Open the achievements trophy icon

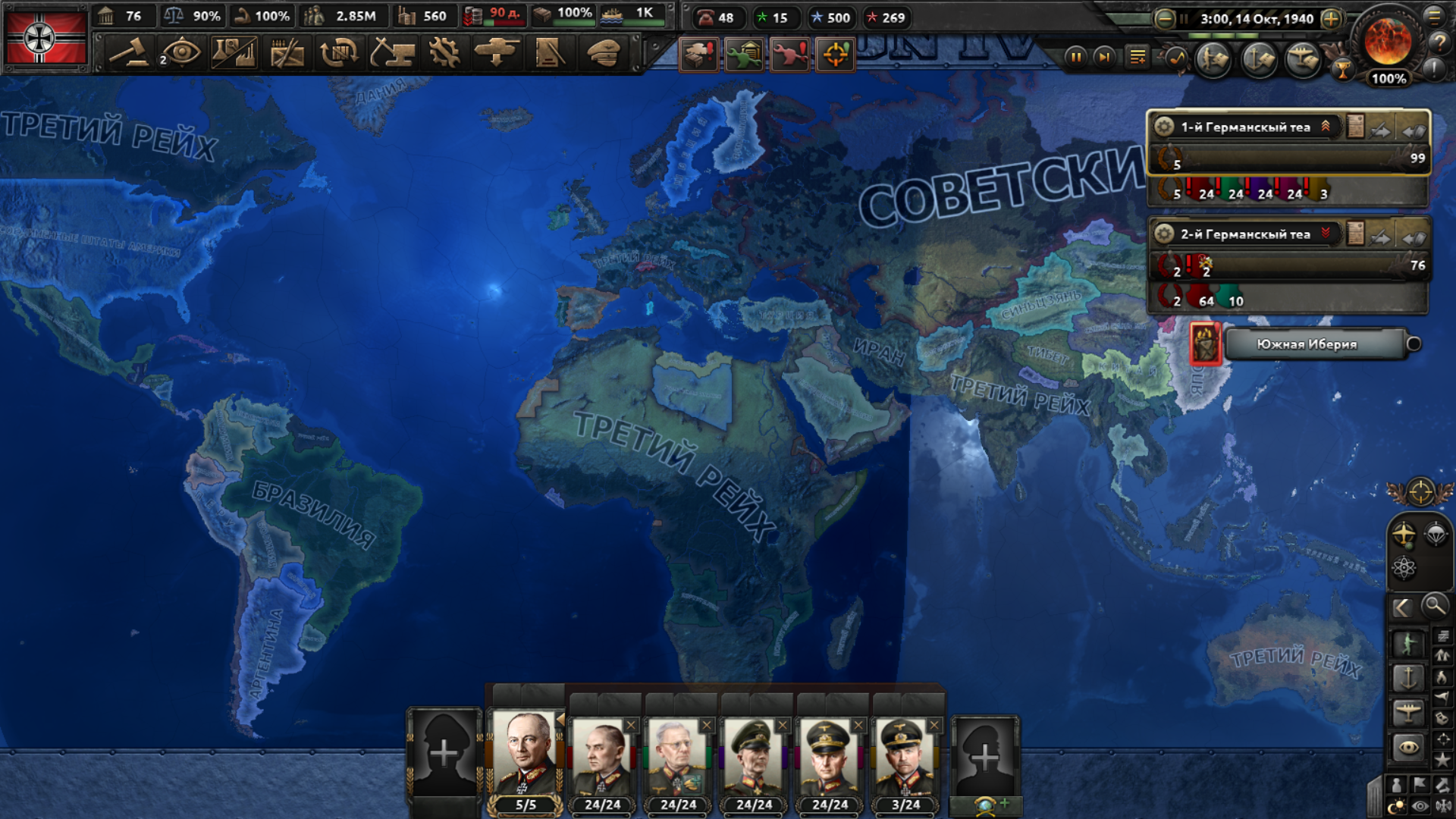1342,71
